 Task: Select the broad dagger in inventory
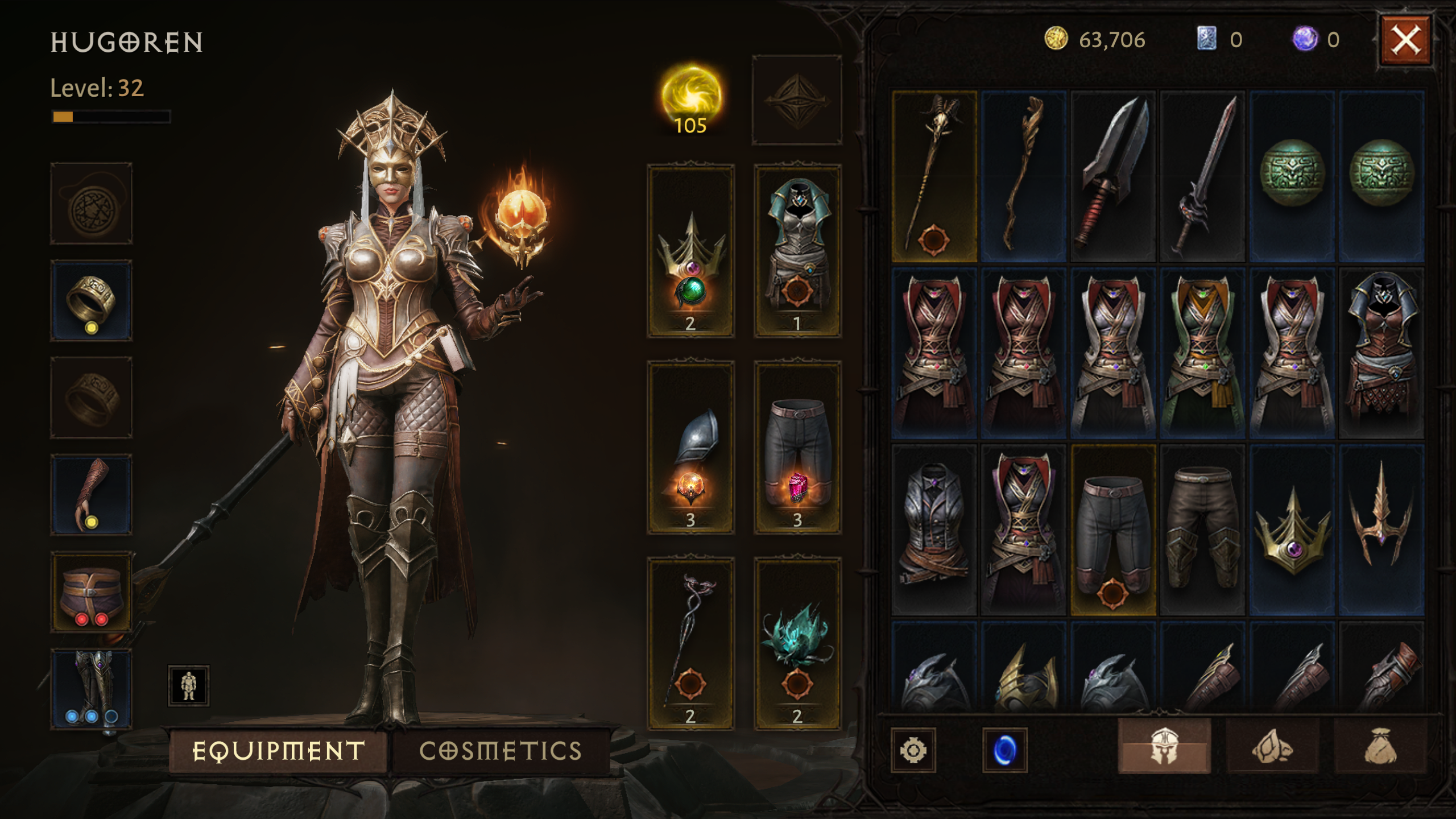pyautogui.click(x=1112, y=176)
